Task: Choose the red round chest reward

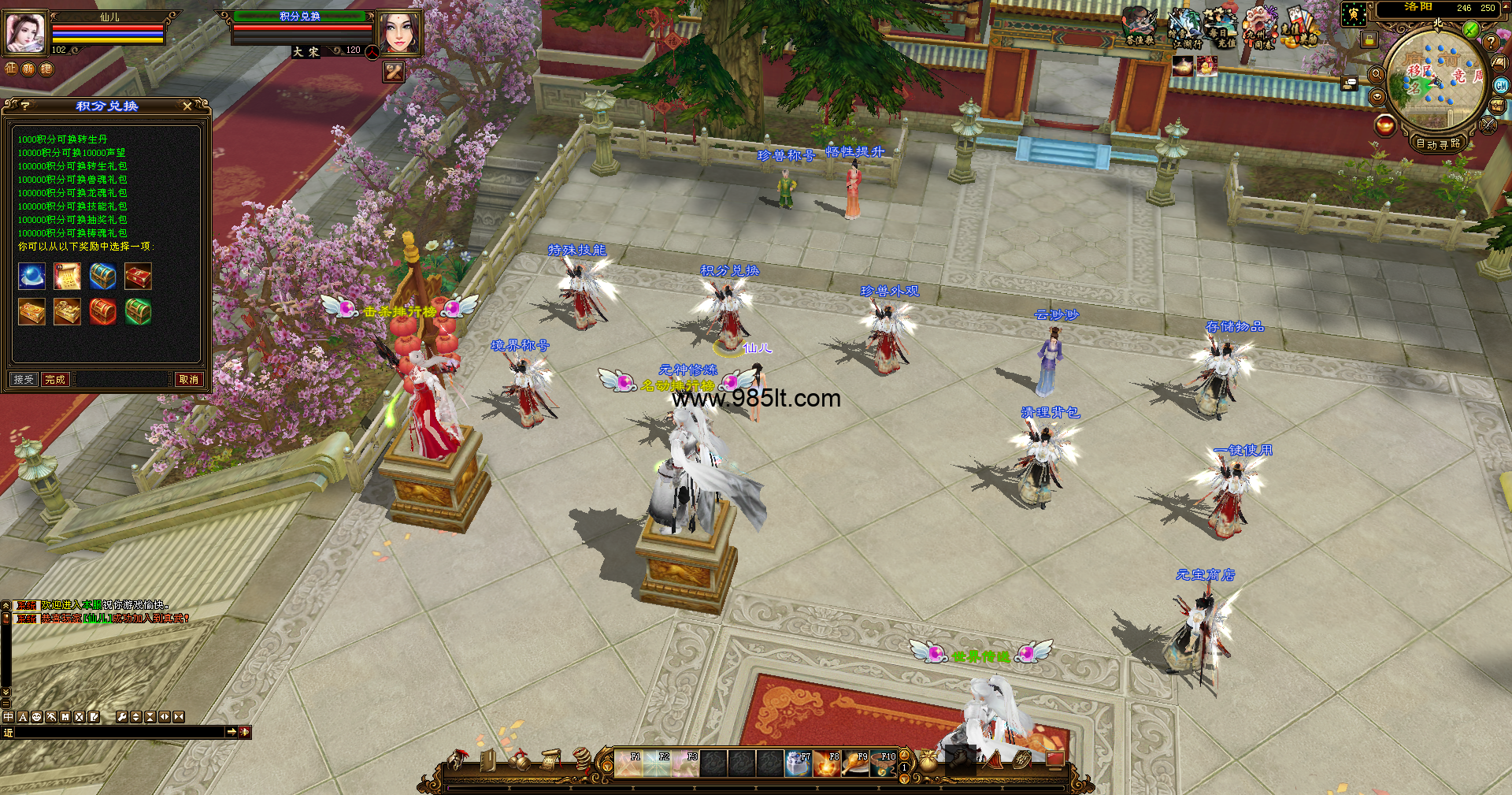Action: coord(102,312)
